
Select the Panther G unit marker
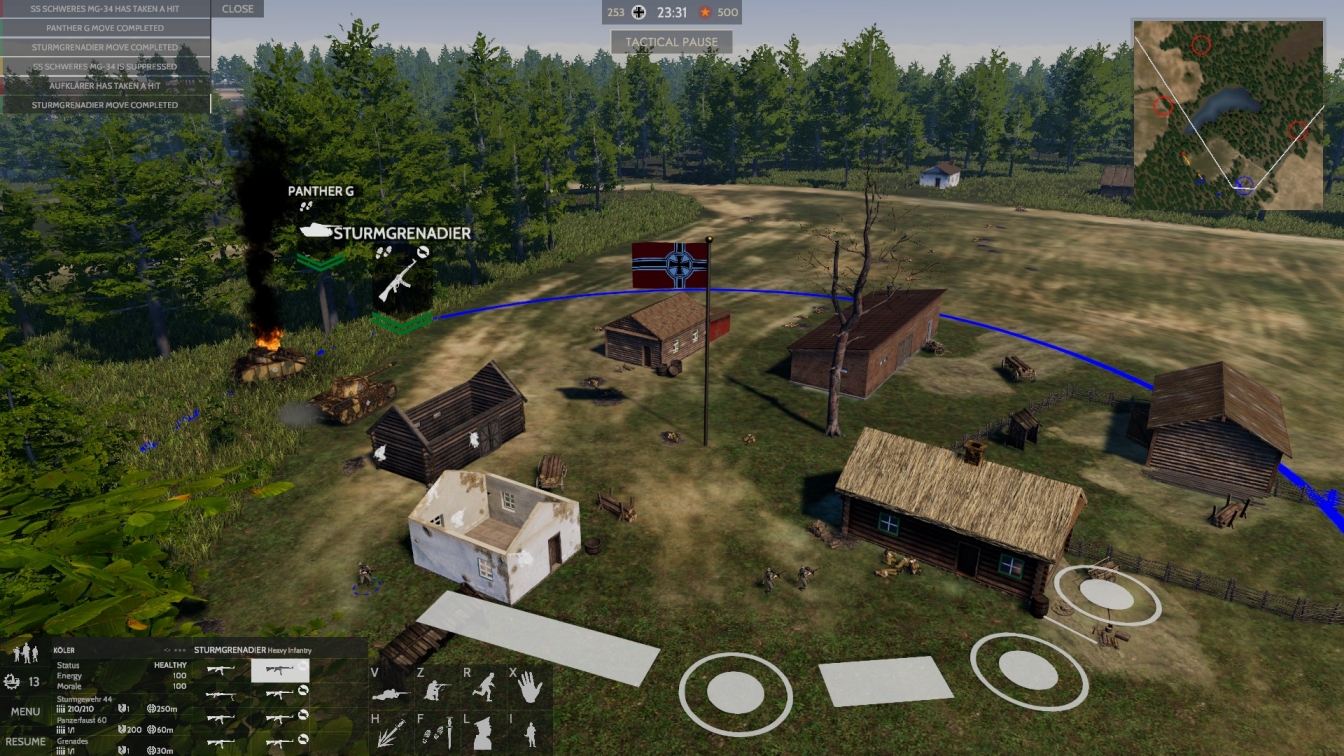tap(317, 230)
